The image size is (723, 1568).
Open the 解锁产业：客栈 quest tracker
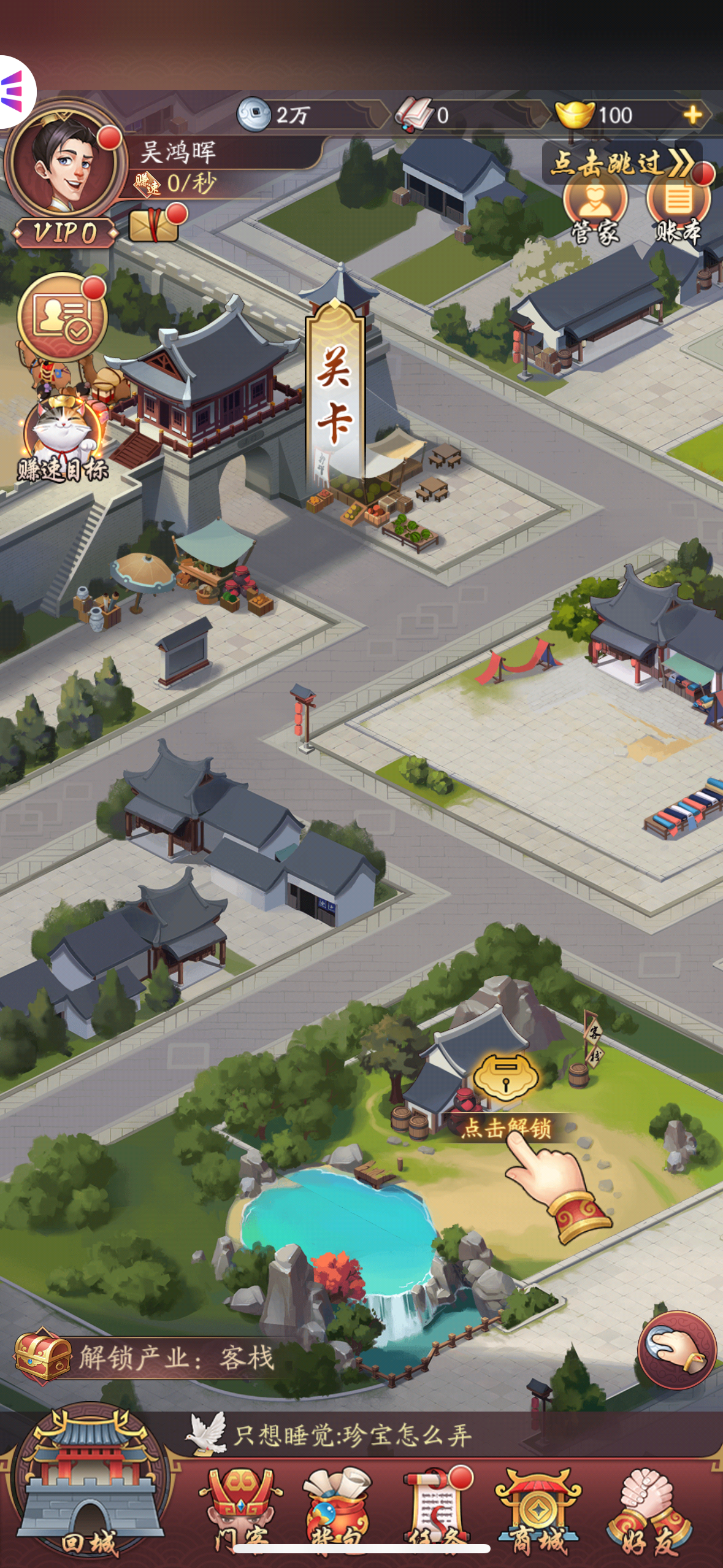(147, 1358)
